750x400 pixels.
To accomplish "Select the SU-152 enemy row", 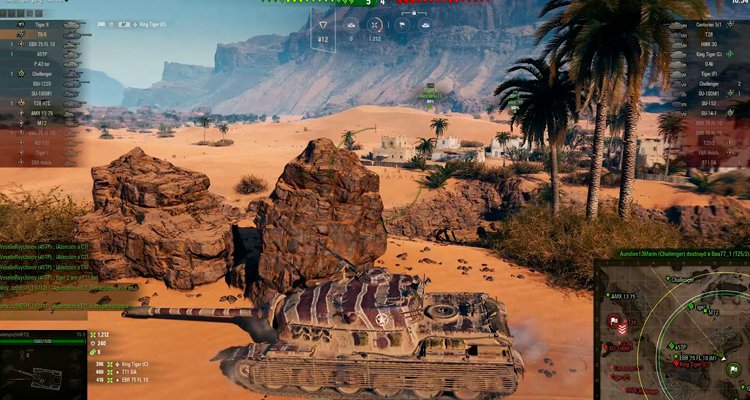I will coord(705,102).
